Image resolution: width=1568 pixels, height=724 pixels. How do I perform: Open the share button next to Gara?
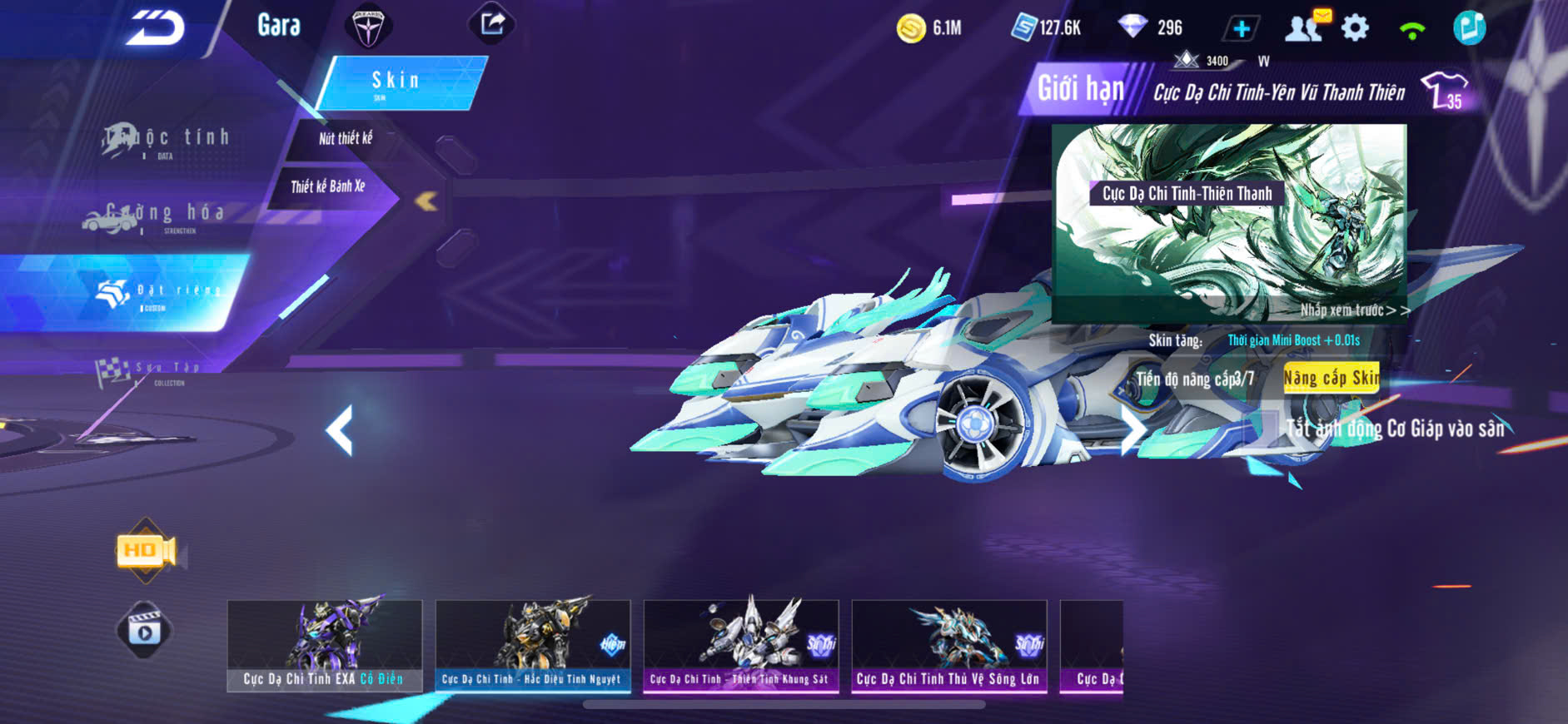point(492,24)
